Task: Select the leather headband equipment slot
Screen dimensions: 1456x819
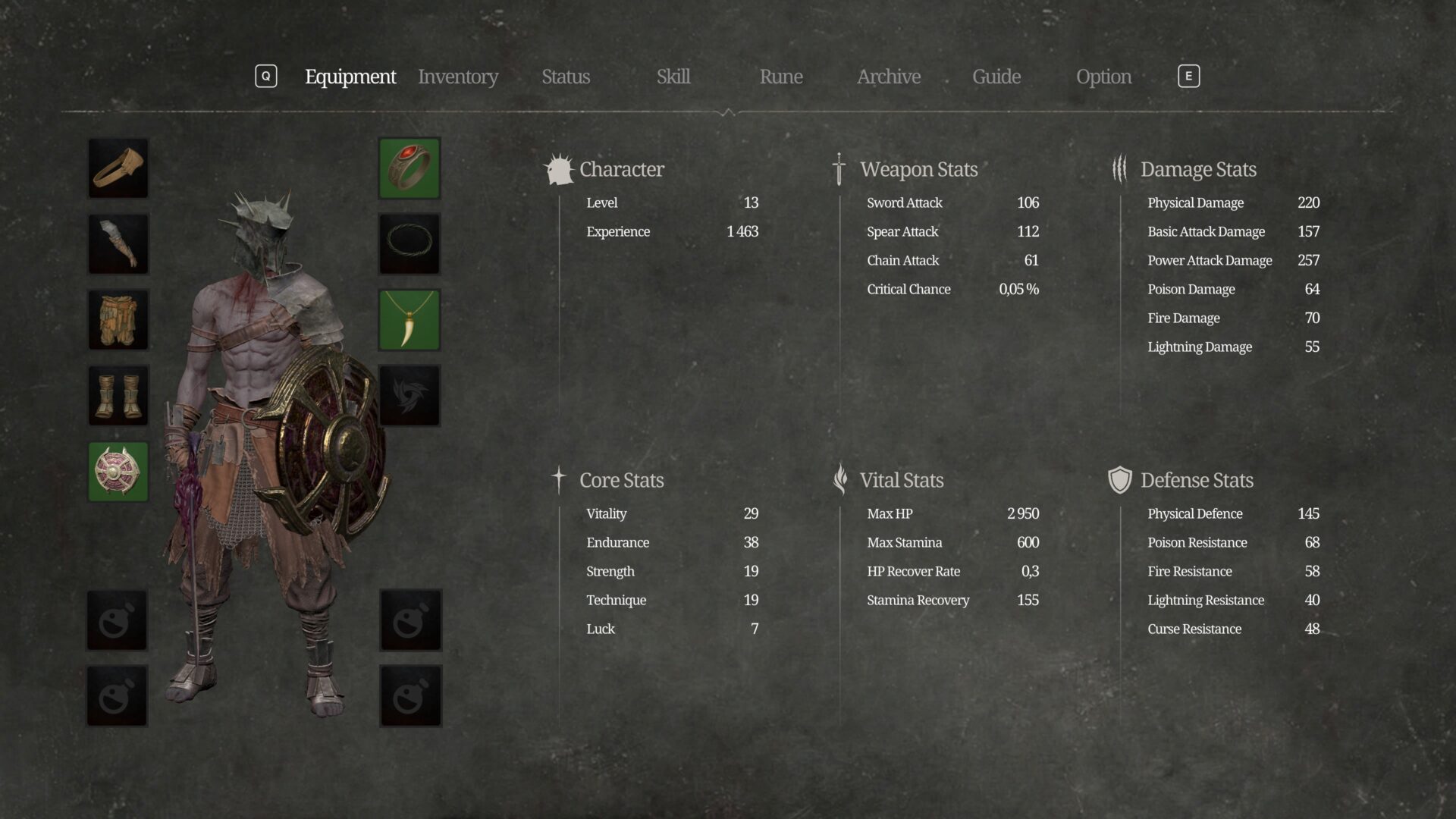Action: click(x=118, y=168)
